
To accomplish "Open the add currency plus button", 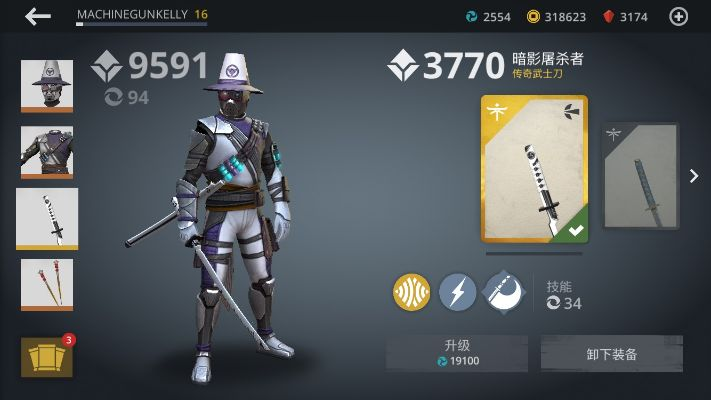I will 678,16.
